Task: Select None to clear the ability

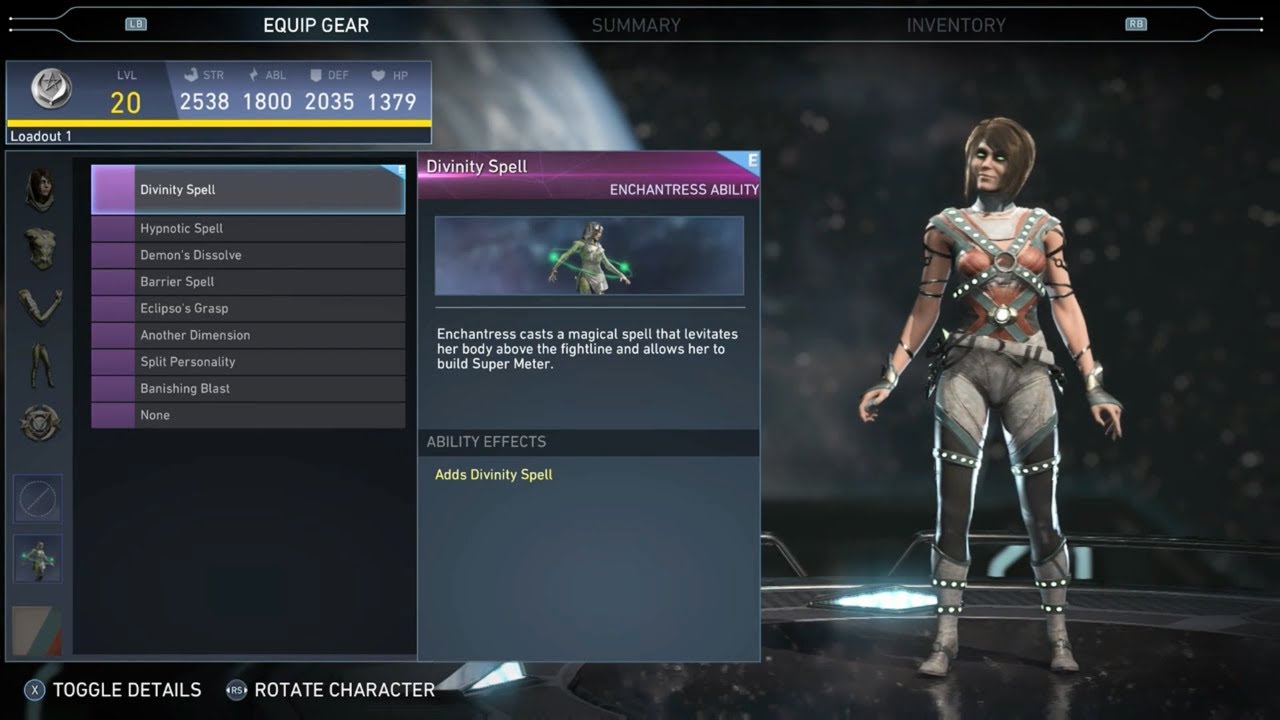Action: click(248, 415)
